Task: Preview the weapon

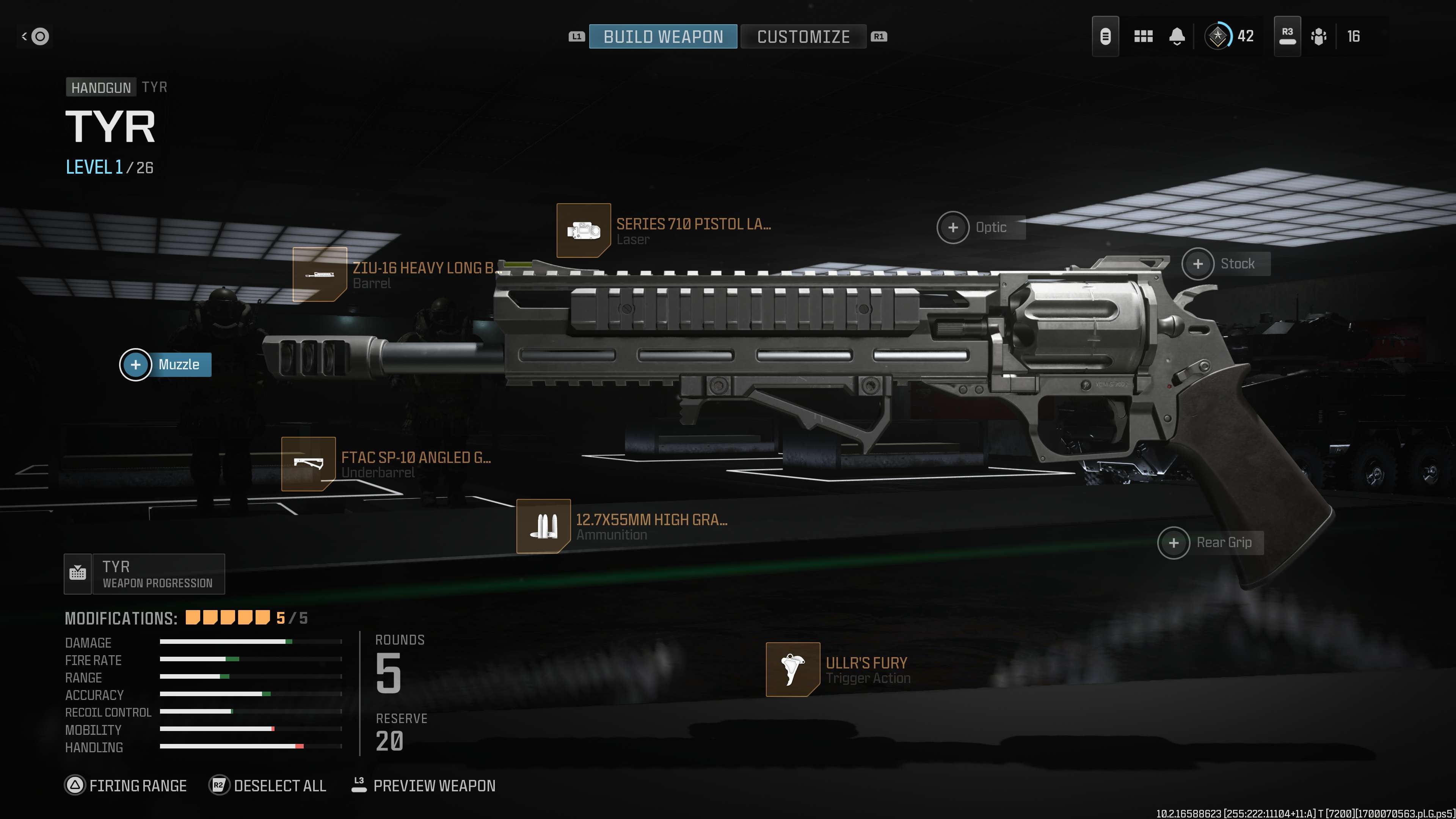Action: pyautogui.click(x=424, y=786)
